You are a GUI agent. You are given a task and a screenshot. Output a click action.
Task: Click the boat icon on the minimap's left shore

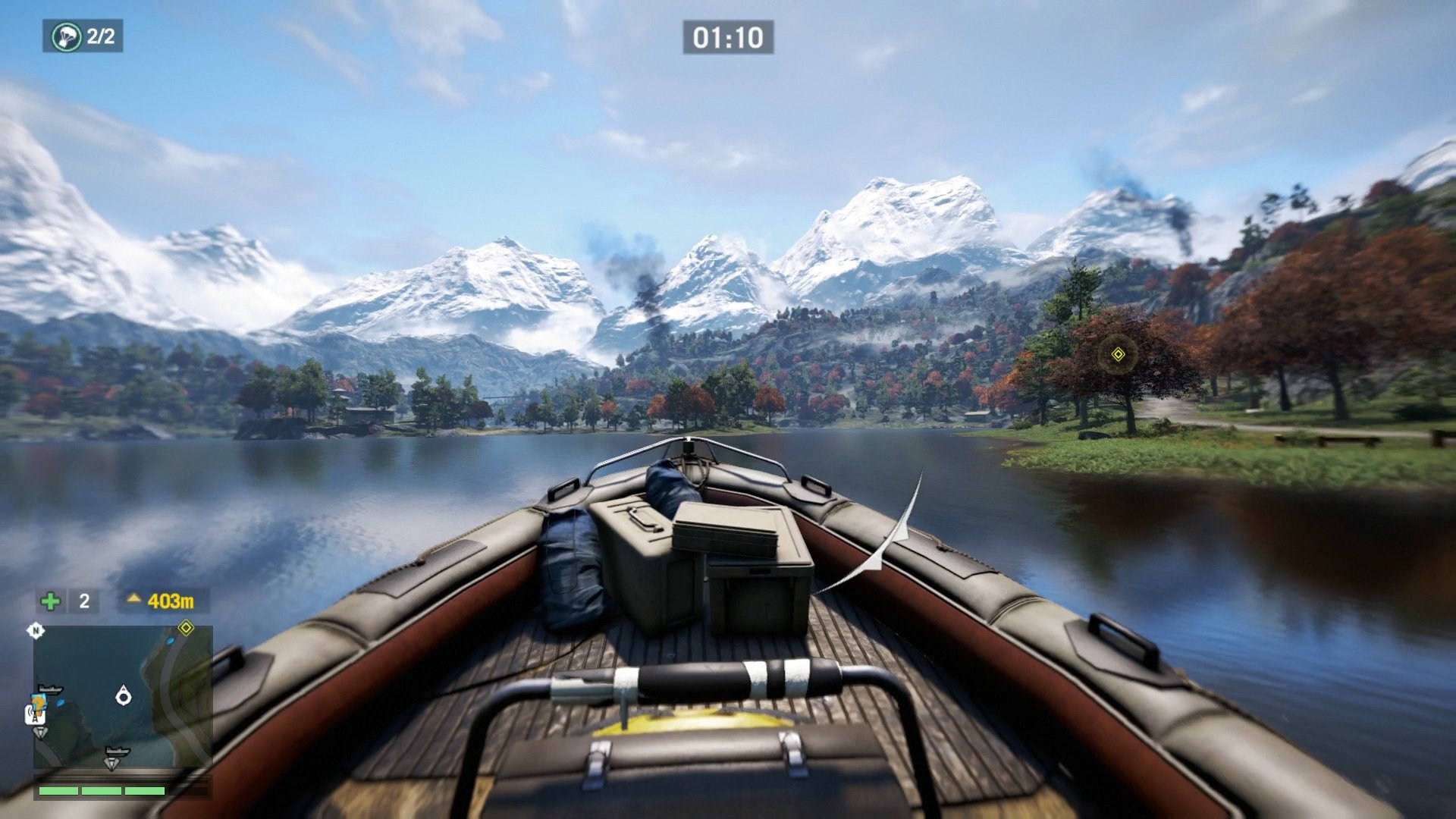click(x=50, y=689)
